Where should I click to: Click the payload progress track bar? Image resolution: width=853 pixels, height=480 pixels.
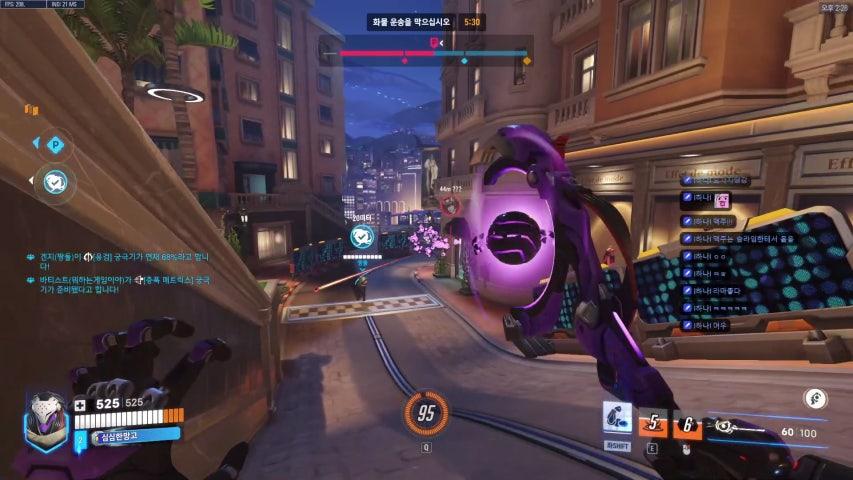pos(435,53)
